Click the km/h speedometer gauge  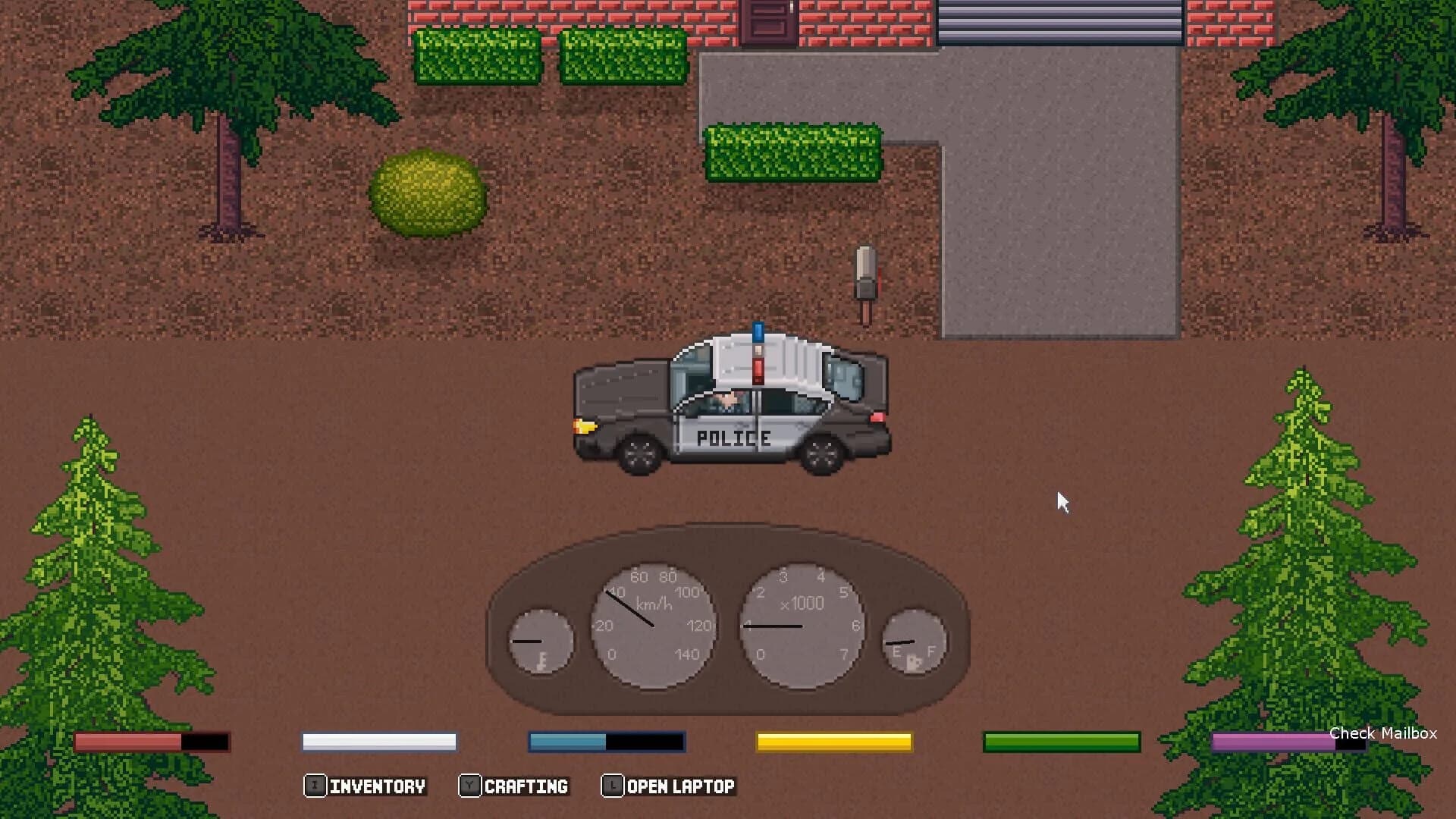point(654,626)
